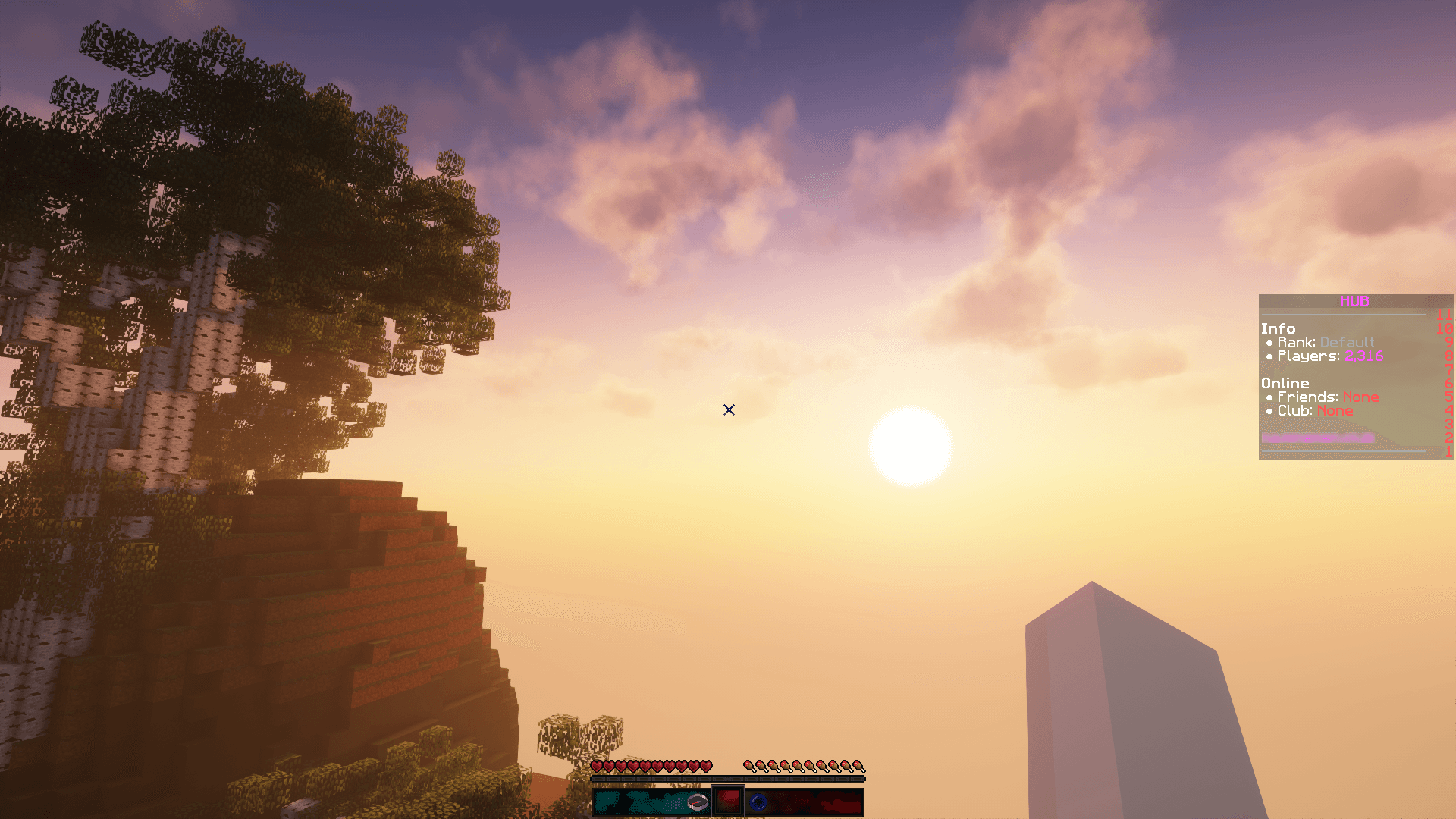Select the blue orb hotbar item

(758, 802)
